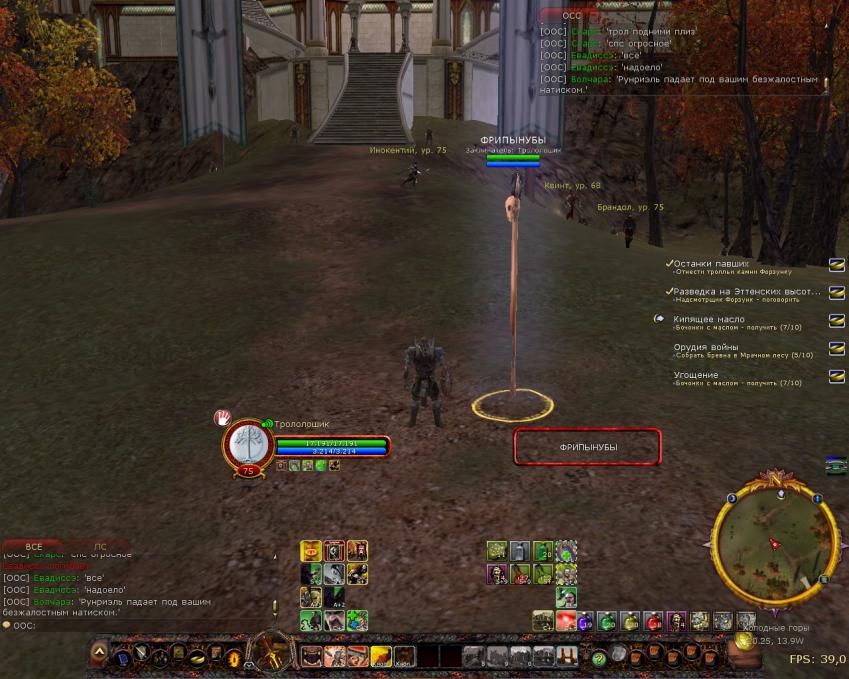Viewport: 849px width, 679px height.
Task: Select the Орудия войны quest entry
Action: coord(706,348)
